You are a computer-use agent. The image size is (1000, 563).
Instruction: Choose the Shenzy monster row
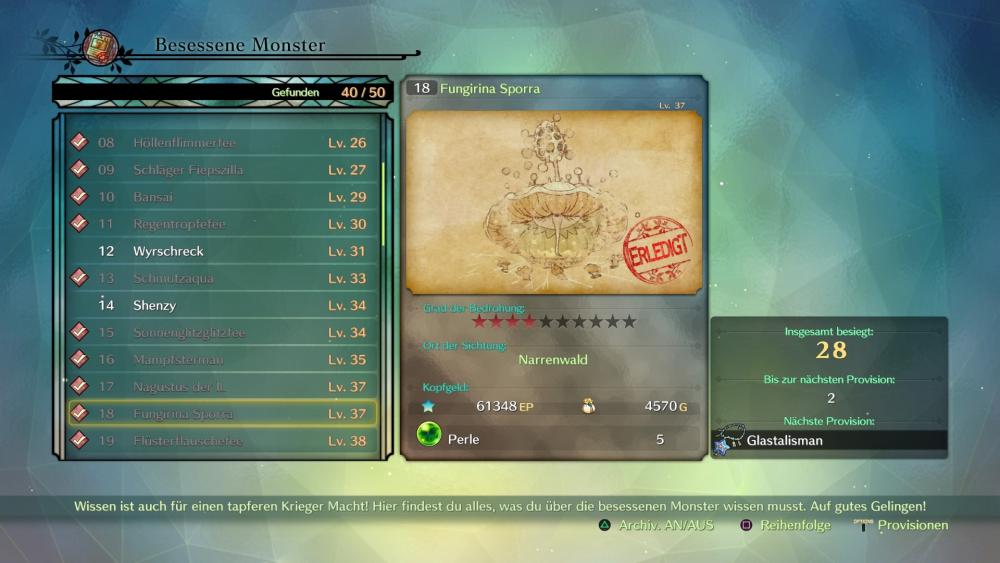222,305
